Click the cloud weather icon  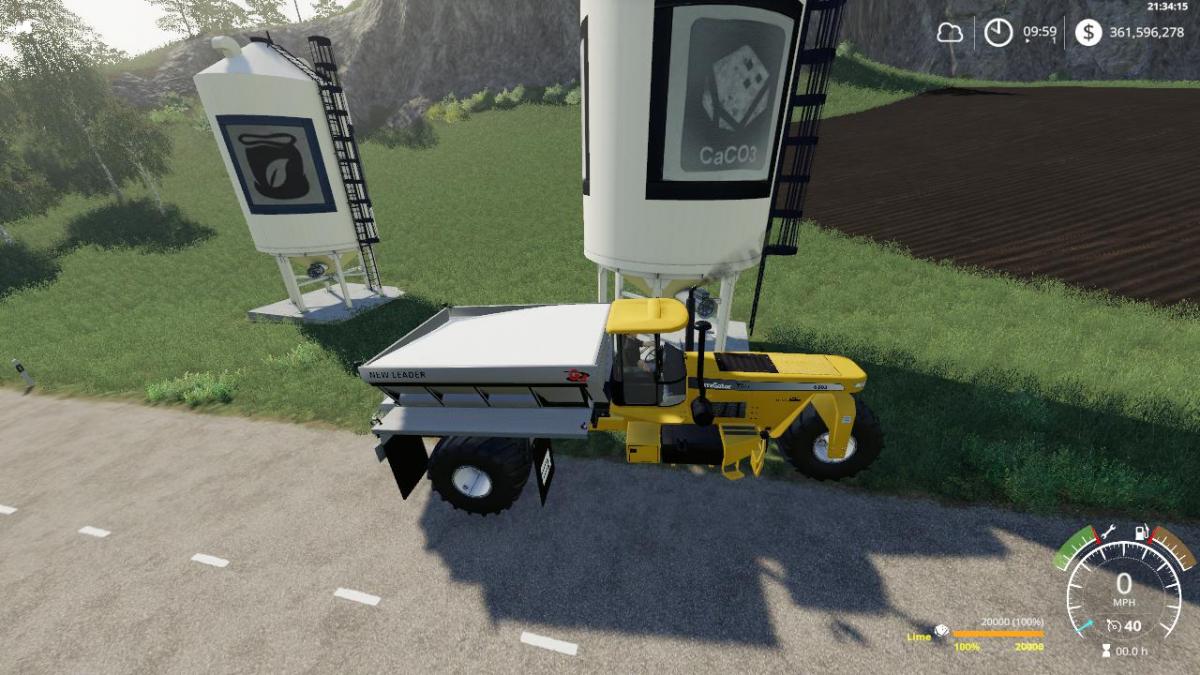[949, 33]
